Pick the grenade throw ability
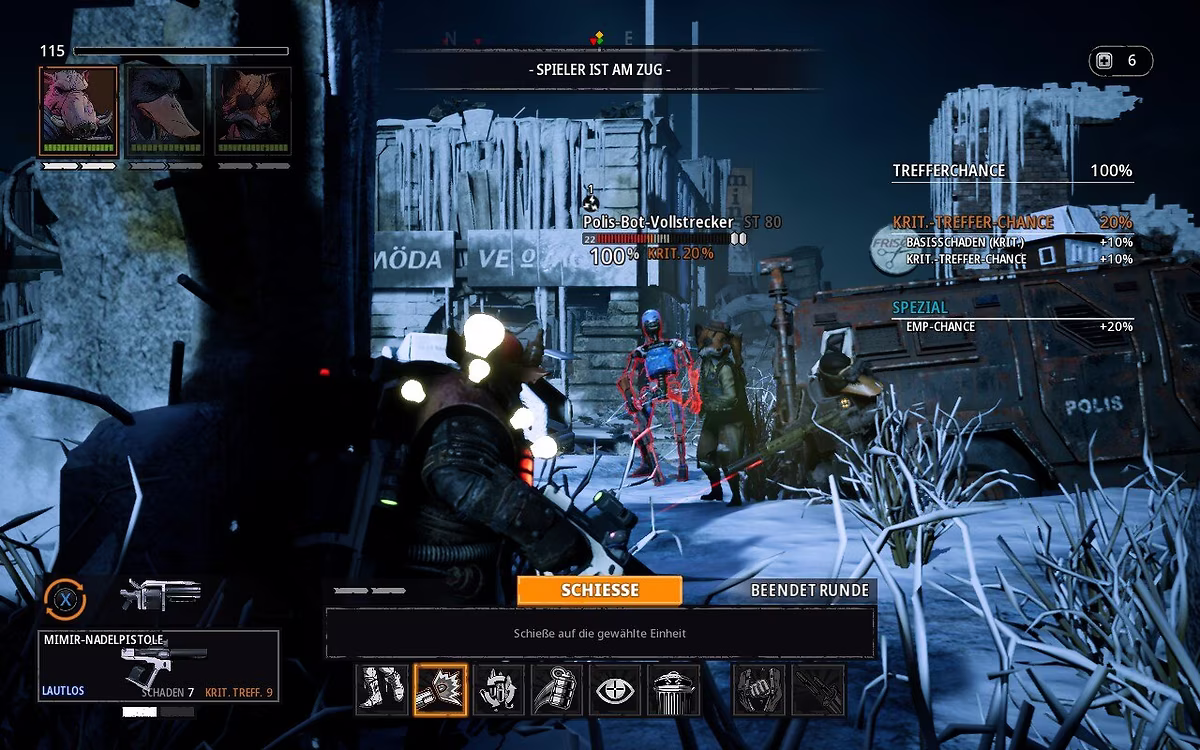The width and height of the screenshot is (1200, 750). click(557, 690)
